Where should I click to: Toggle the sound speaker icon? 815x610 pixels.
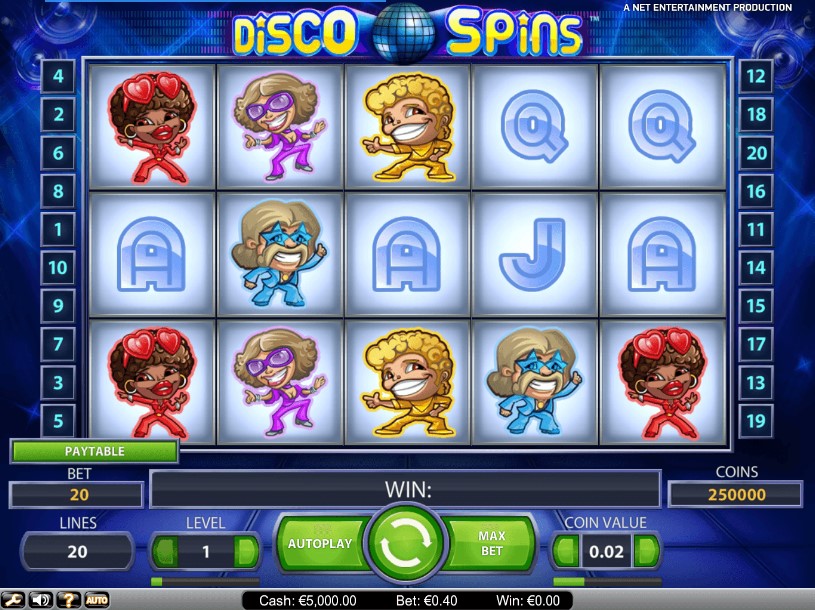(42, 600)
